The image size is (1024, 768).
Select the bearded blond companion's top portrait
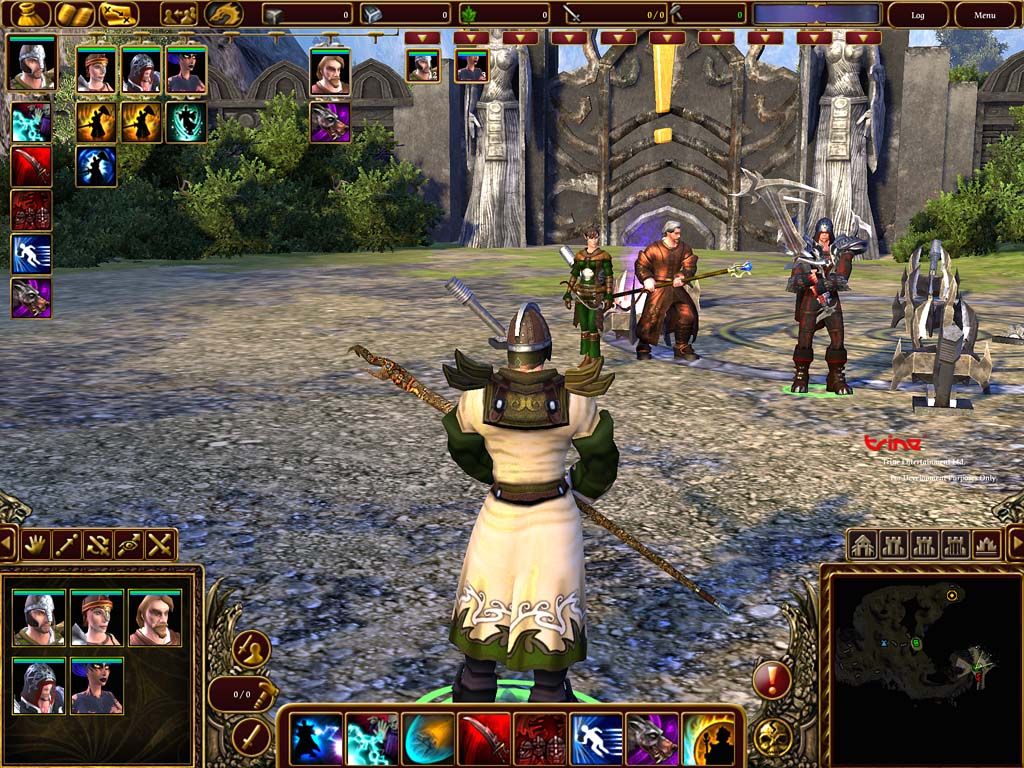(x=330, y=71)
